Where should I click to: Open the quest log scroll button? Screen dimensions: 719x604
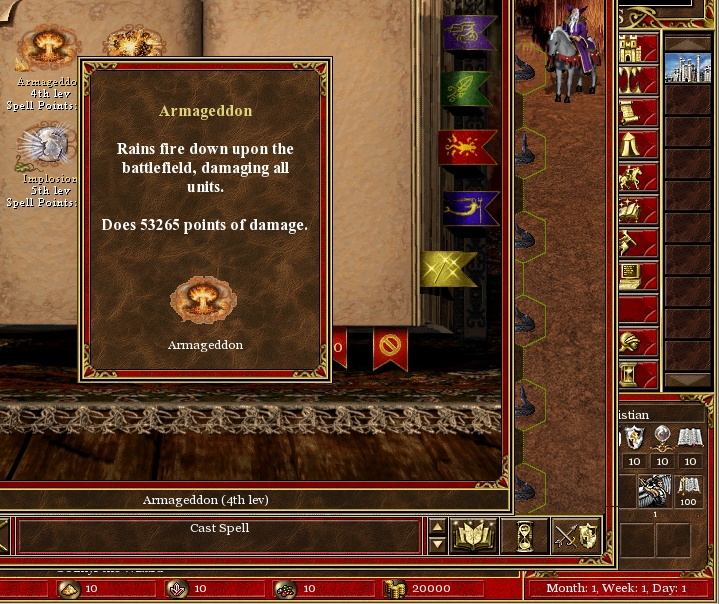point(632,114)
